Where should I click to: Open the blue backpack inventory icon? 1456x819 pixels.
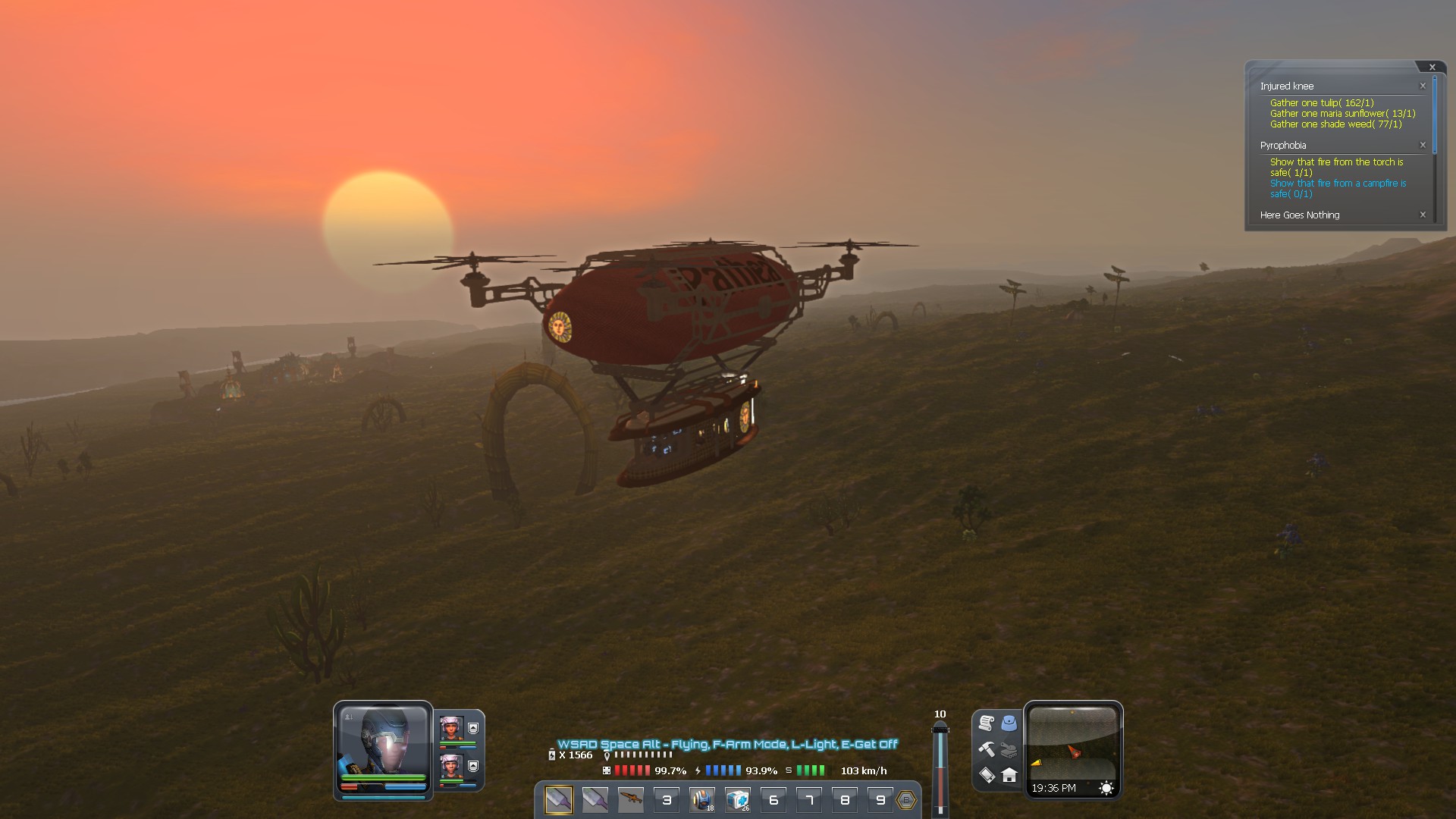click(x=1009, y=723)
